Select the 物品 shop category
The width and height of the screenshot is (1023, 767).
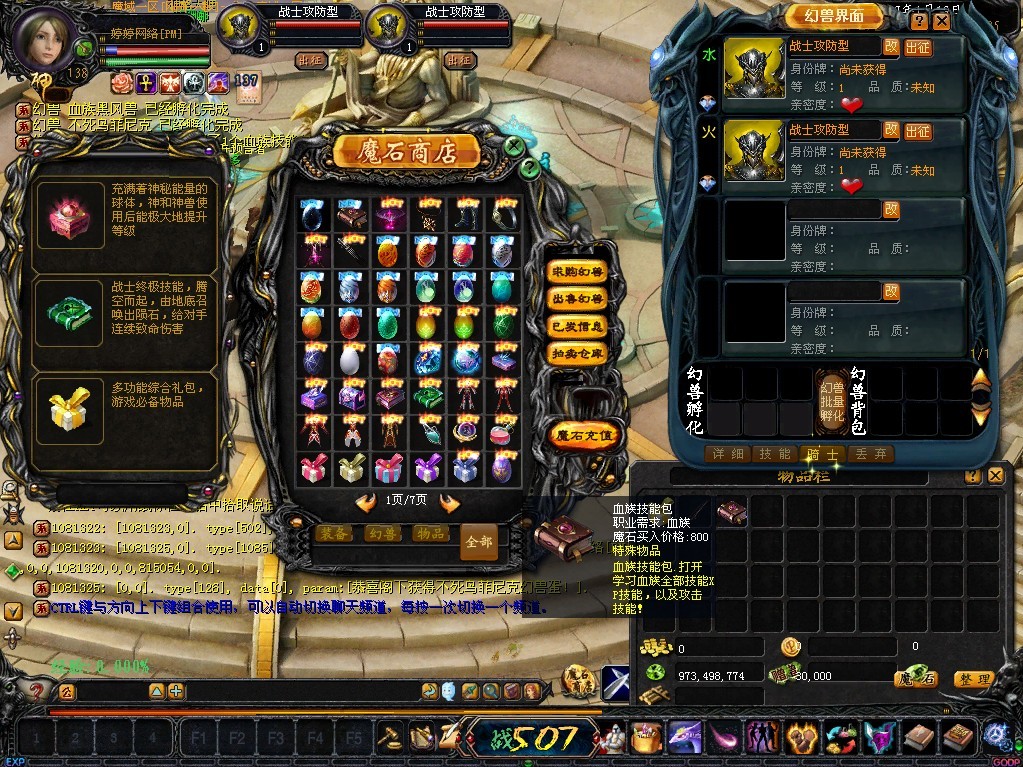click(429, 533)
